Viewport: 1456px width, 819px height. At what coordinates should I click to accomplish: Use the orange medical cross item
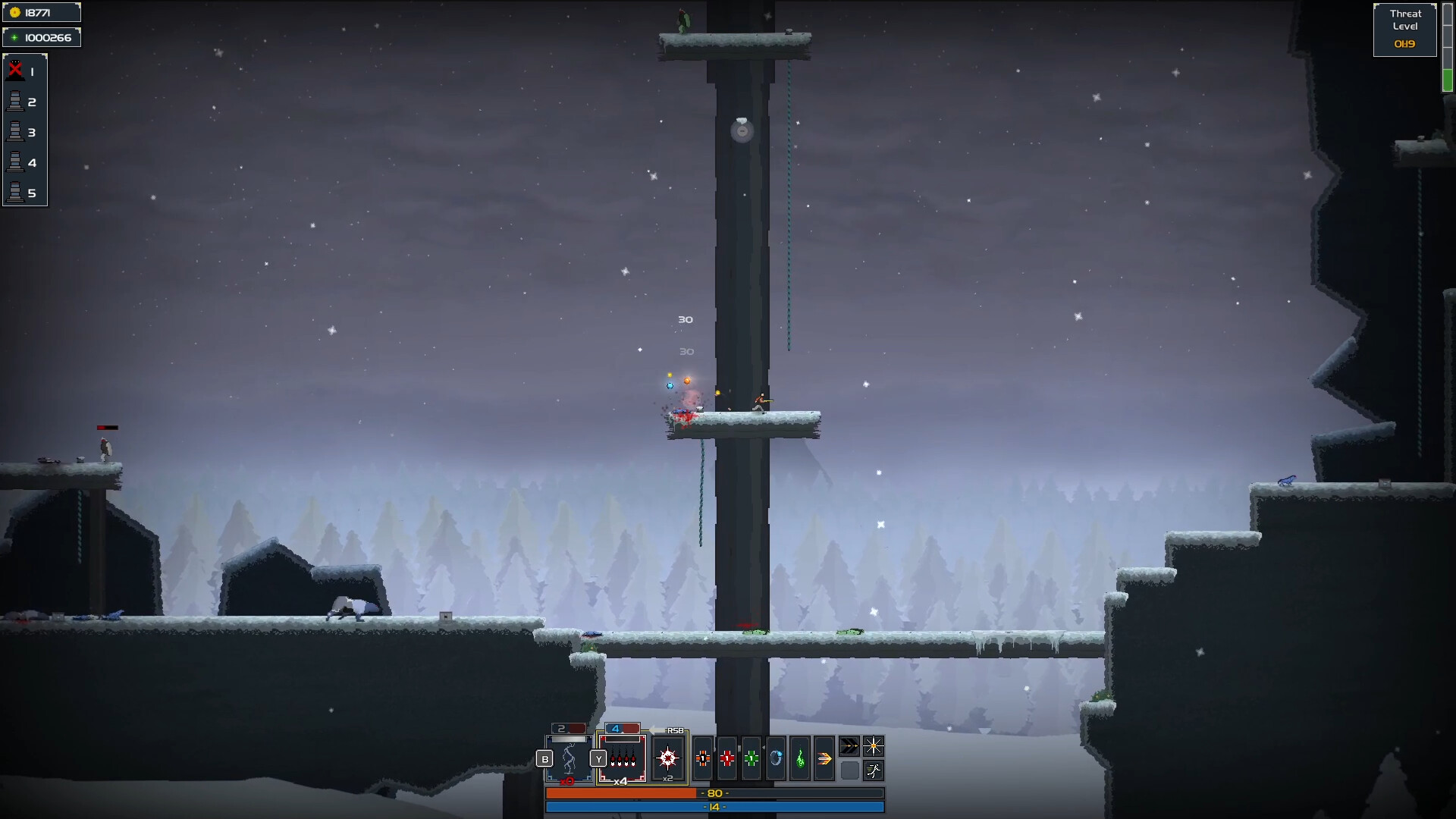click(x=703, y=757)
